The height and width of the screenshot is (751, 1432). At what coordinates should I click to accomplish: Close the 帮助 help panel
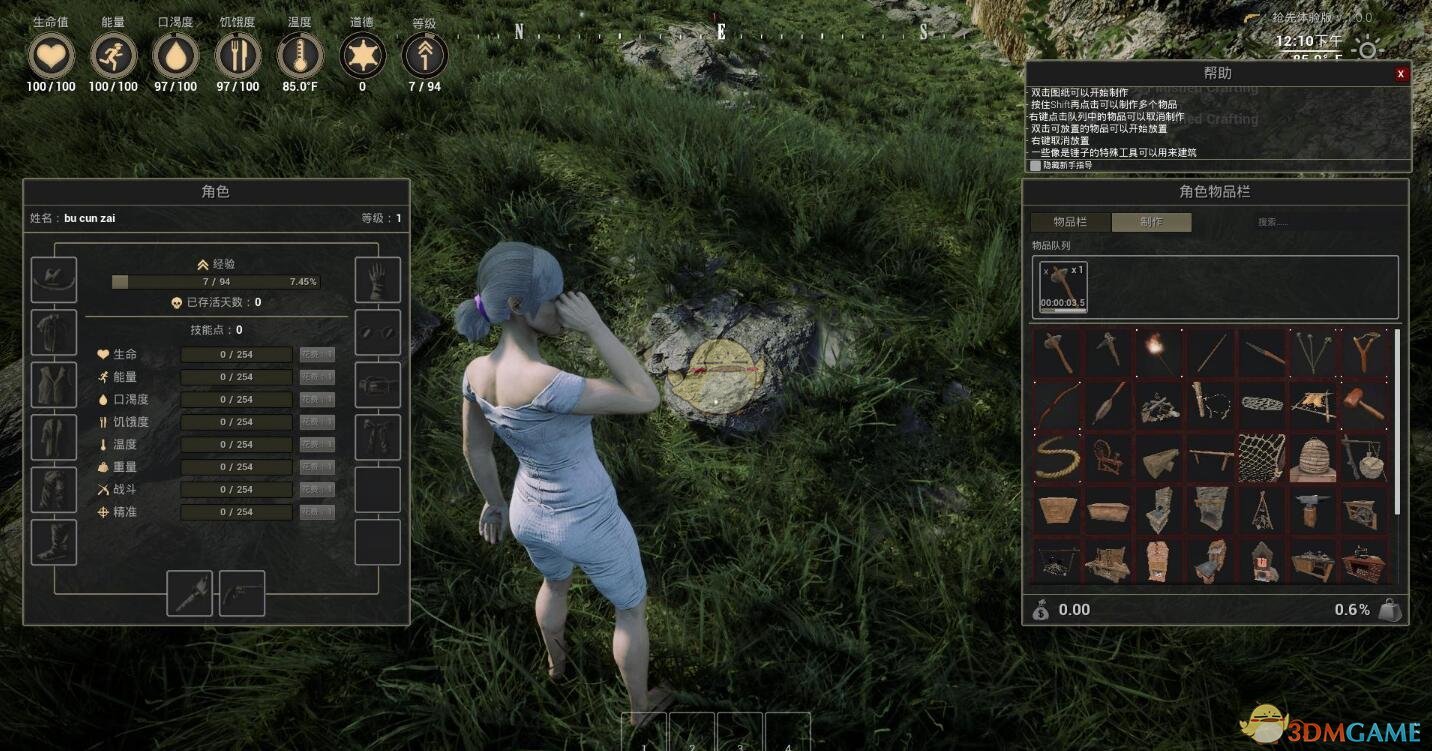1400,73
